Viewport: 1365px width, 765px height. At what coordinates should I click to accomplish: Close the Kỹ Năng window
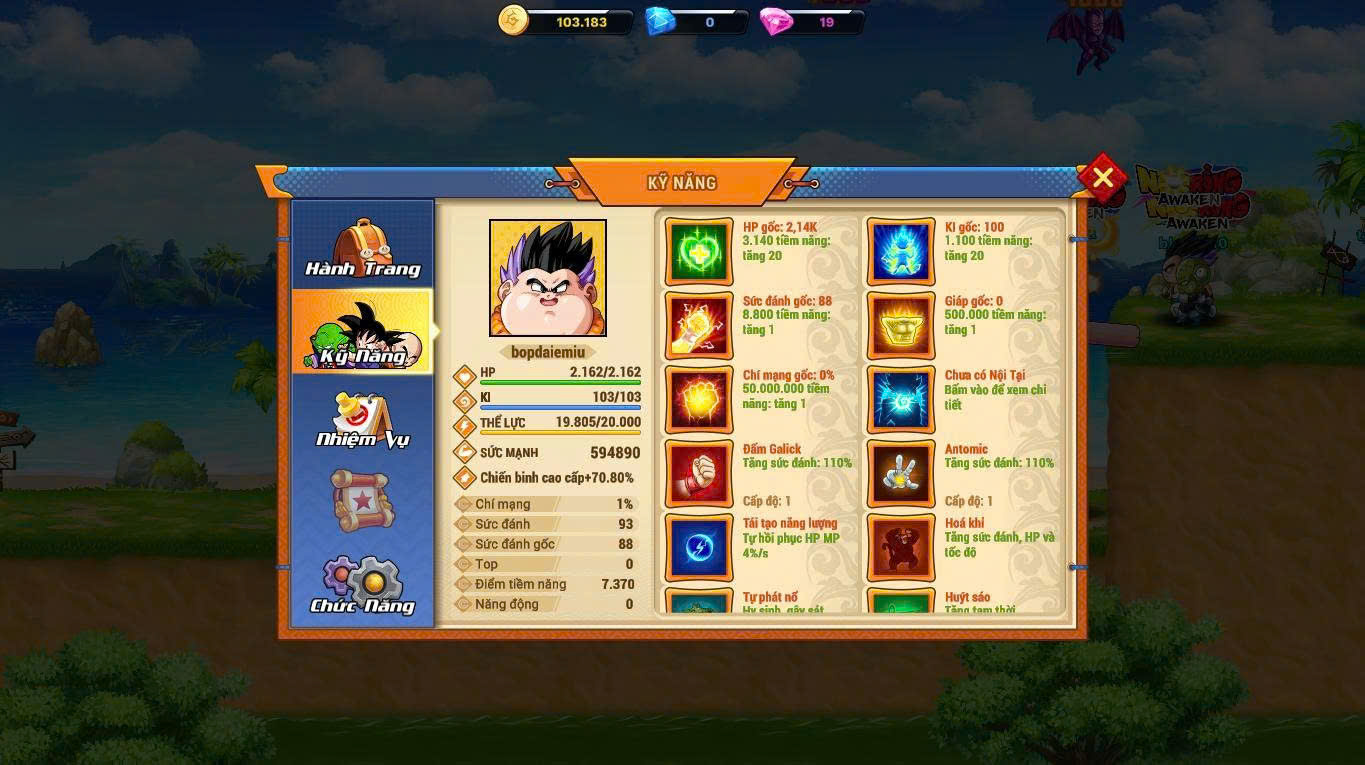(1102, 178)
